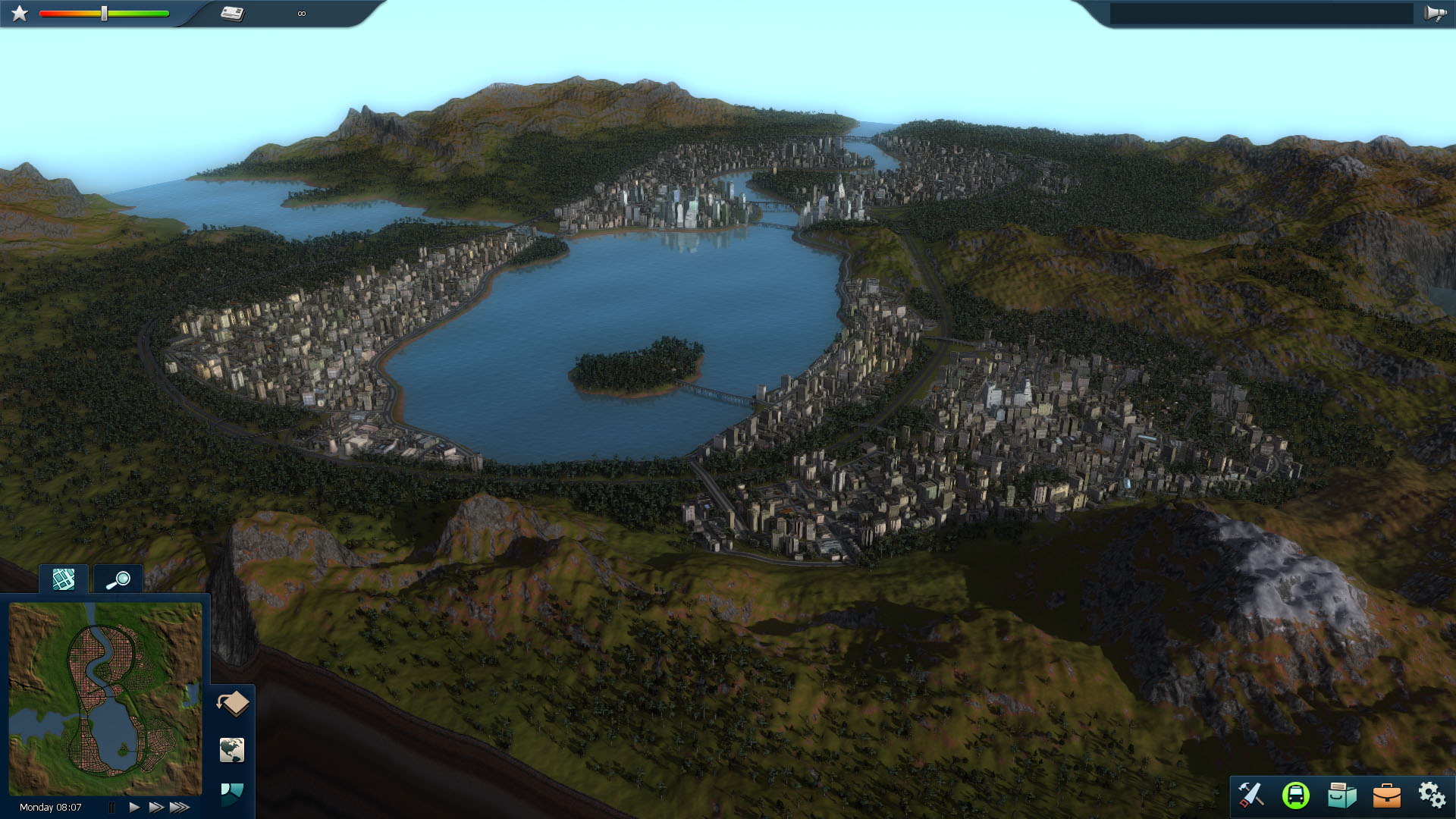Open the pie chart data views

coord(232,793)
